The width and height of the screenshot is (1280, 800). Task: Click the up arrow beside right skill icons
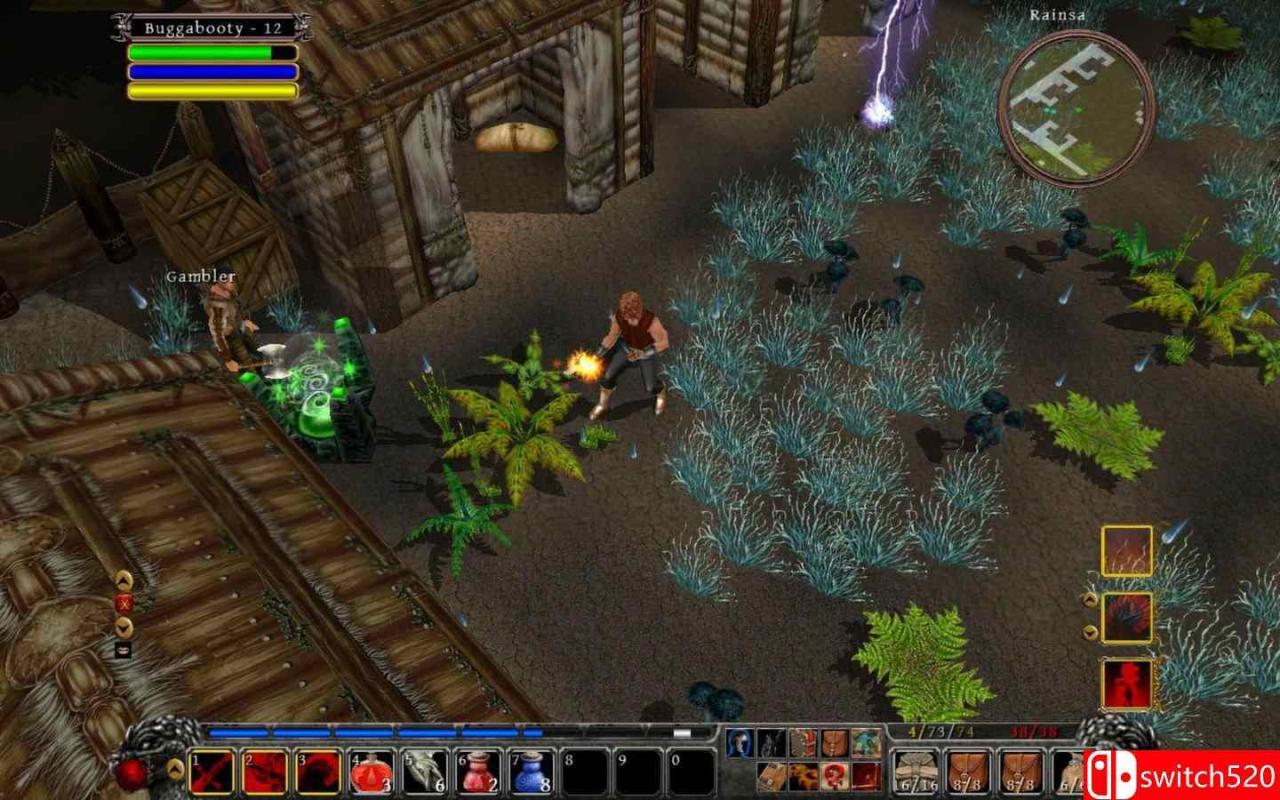[1090, 601]
